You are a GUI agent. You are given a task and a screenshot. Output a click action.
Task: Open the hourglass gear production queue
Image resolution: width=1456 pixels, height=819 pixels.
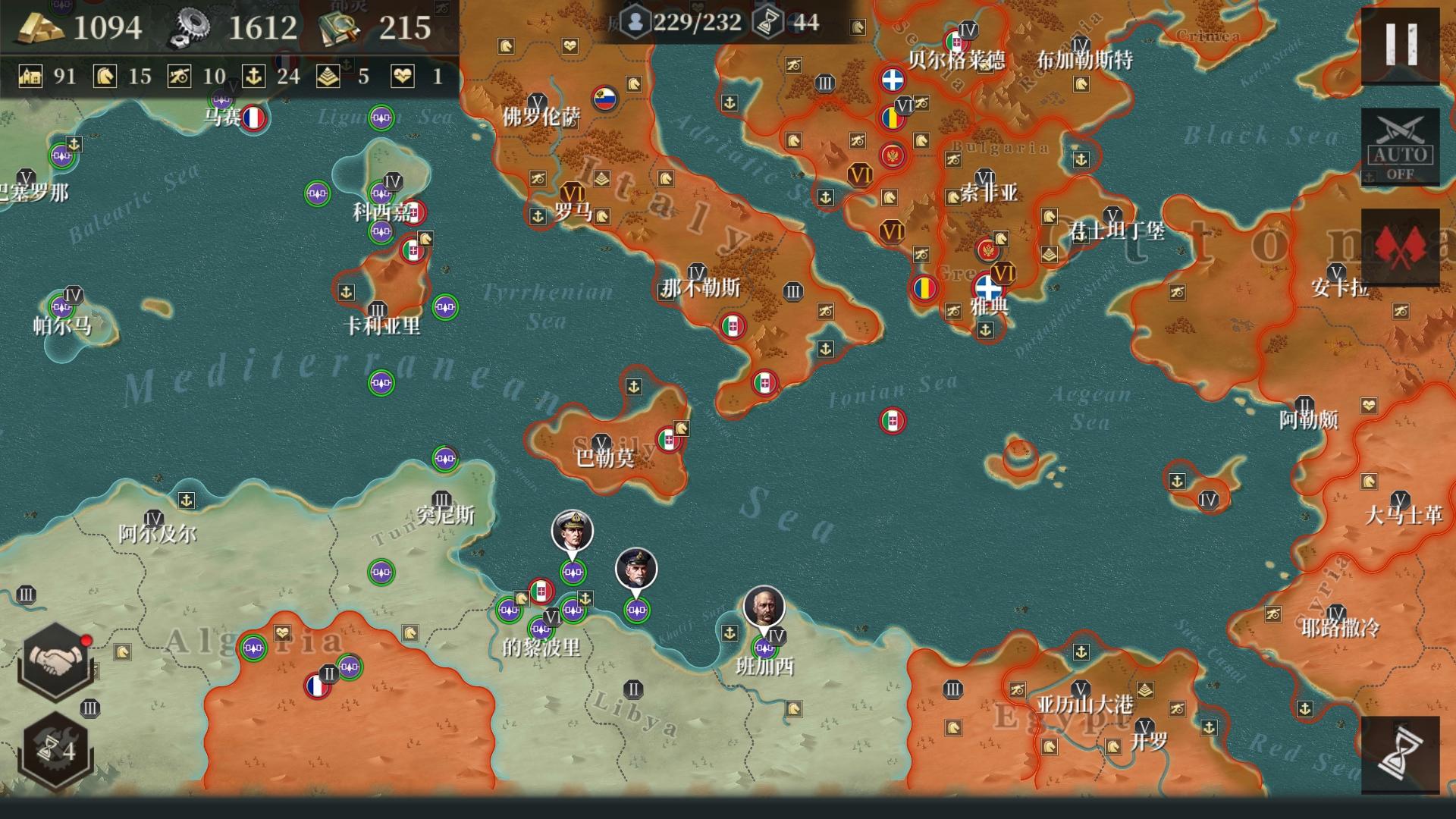[x=55, y=749]
